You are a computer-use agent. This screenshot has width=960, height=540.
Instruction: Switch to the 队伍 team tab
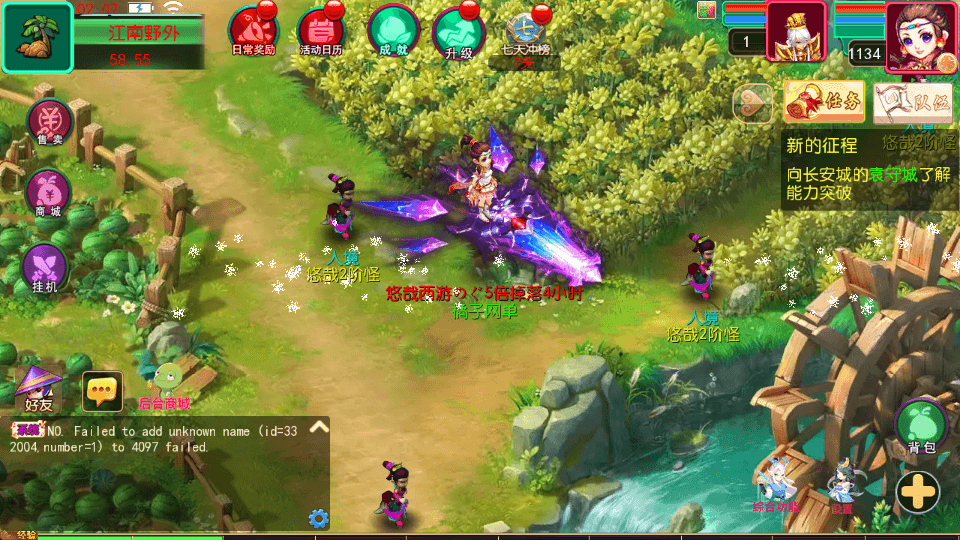[912, 101]
